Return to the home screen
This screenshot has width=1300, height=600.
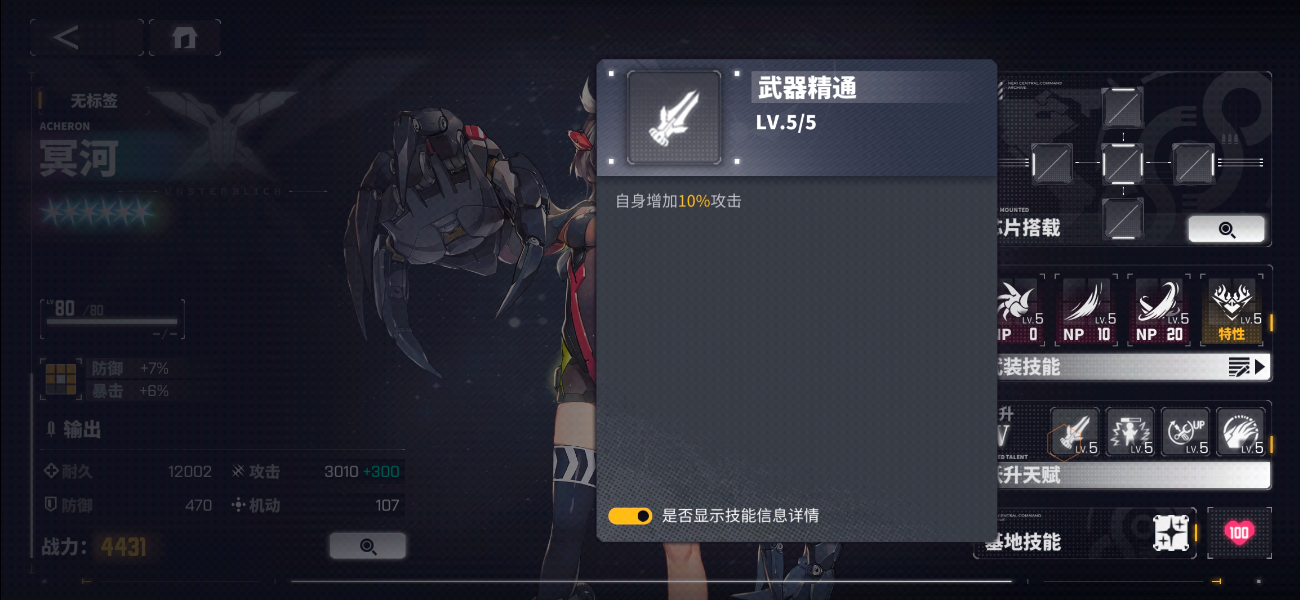[184, 38]
